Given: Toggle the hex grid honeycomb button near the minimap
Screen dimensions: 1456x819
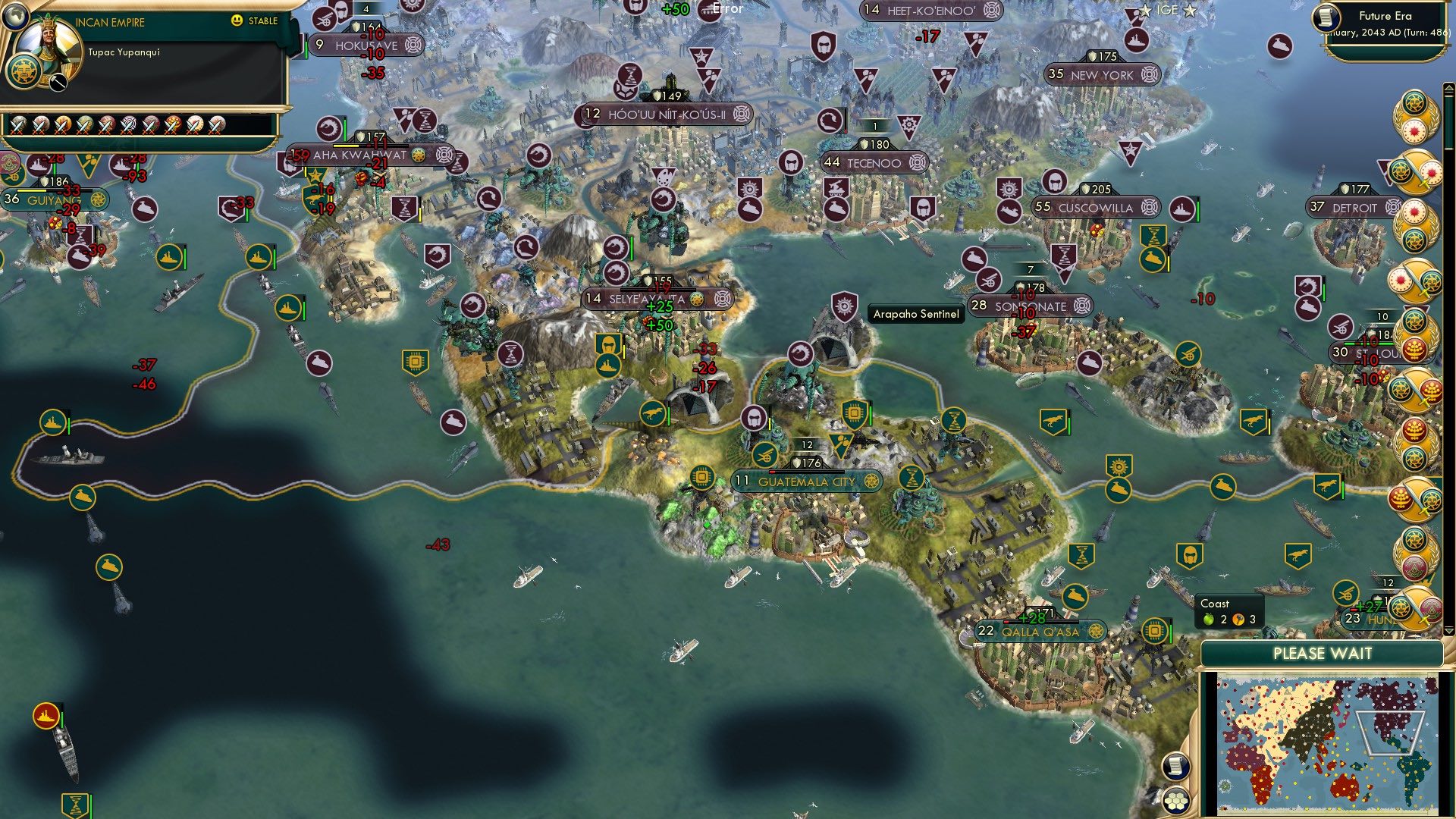Looking at the screenshot, I should (x=1175, y=802).
